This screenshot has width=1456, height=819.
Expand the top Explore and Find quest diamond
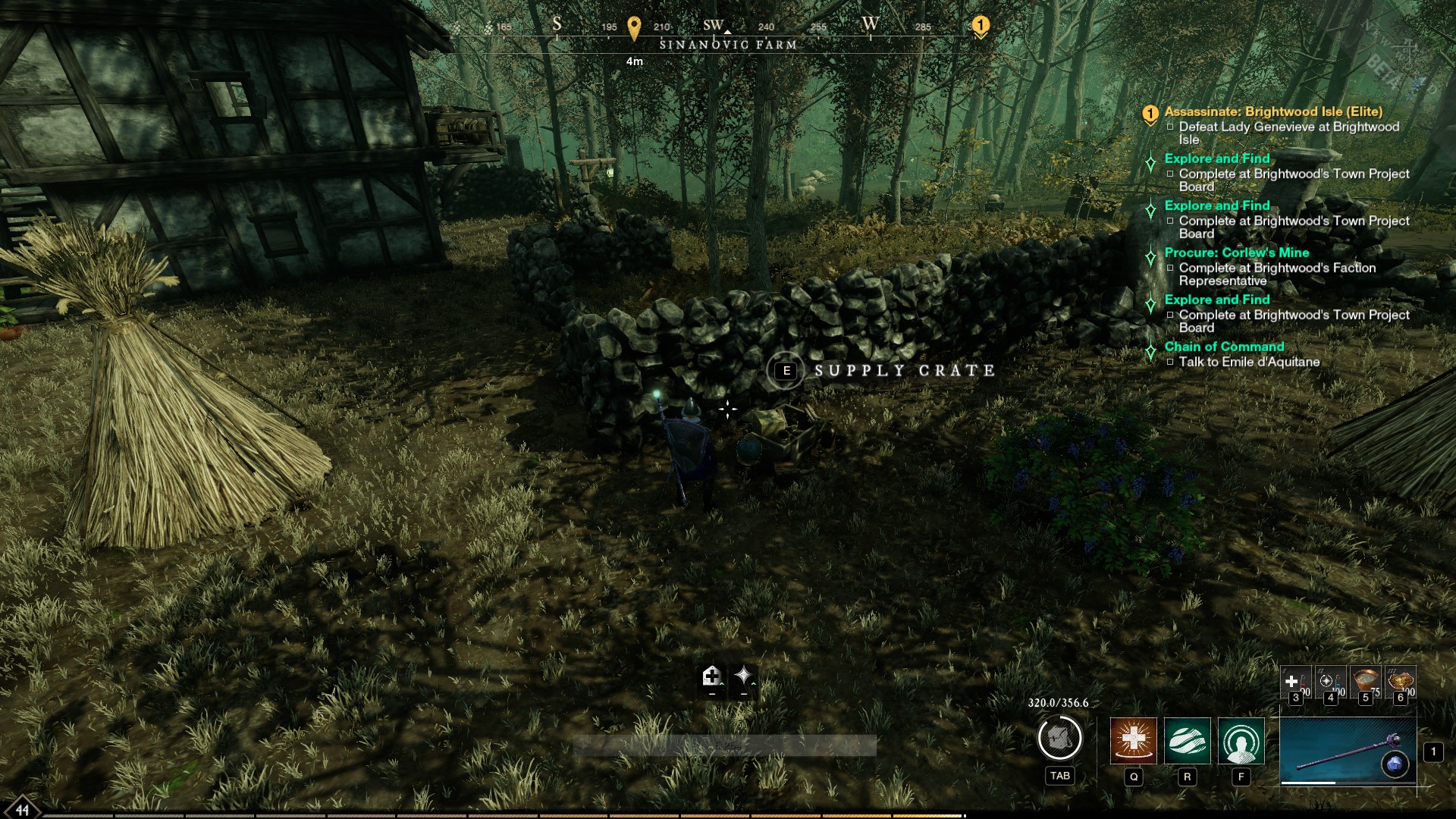[1152, 159]
